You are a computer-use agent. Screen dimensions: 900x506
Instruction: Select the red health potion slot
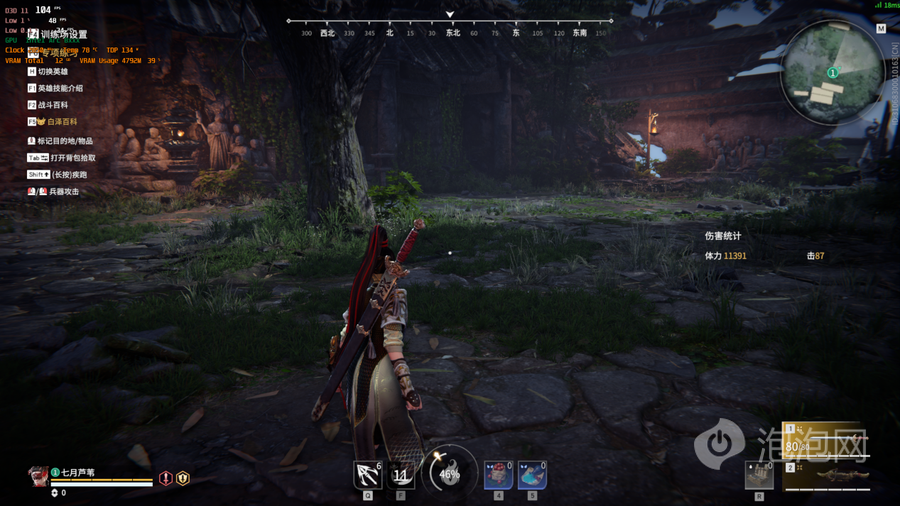tap(498, 475)
